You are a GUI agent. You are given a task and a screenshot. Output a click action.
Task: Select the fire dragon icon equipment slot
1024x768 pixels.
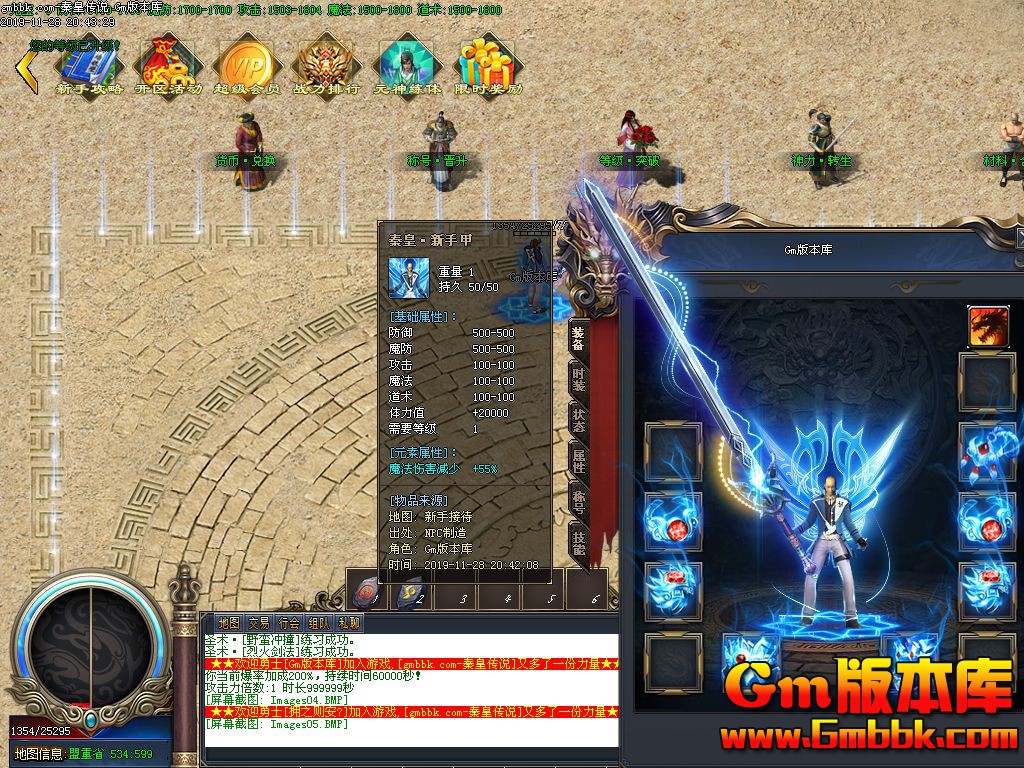point(987,326)
